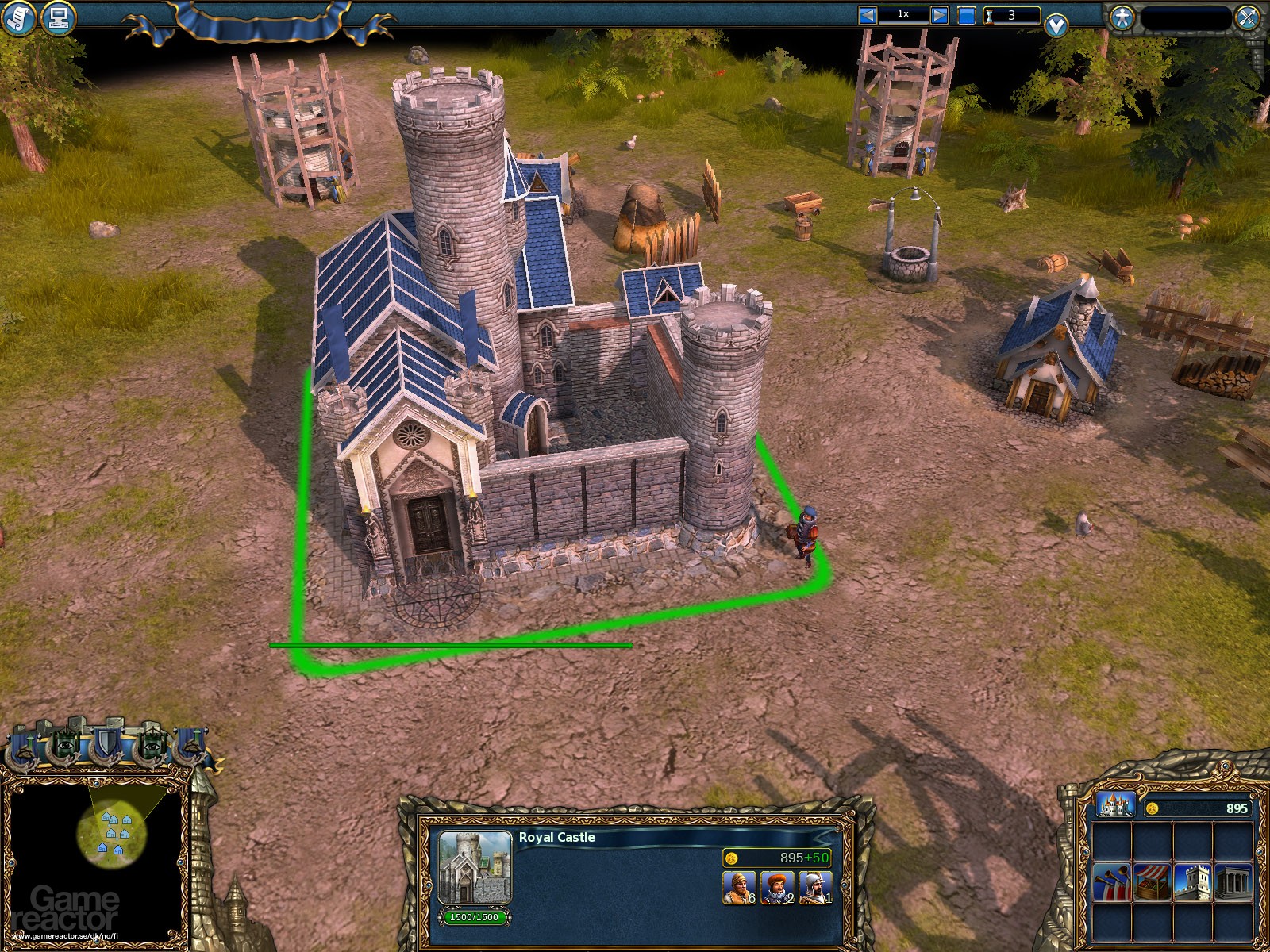Viewport: 1270px width, 952px height.
Task: Select the helmeted guard portrait numbered 1
Action: click(815, 887)
